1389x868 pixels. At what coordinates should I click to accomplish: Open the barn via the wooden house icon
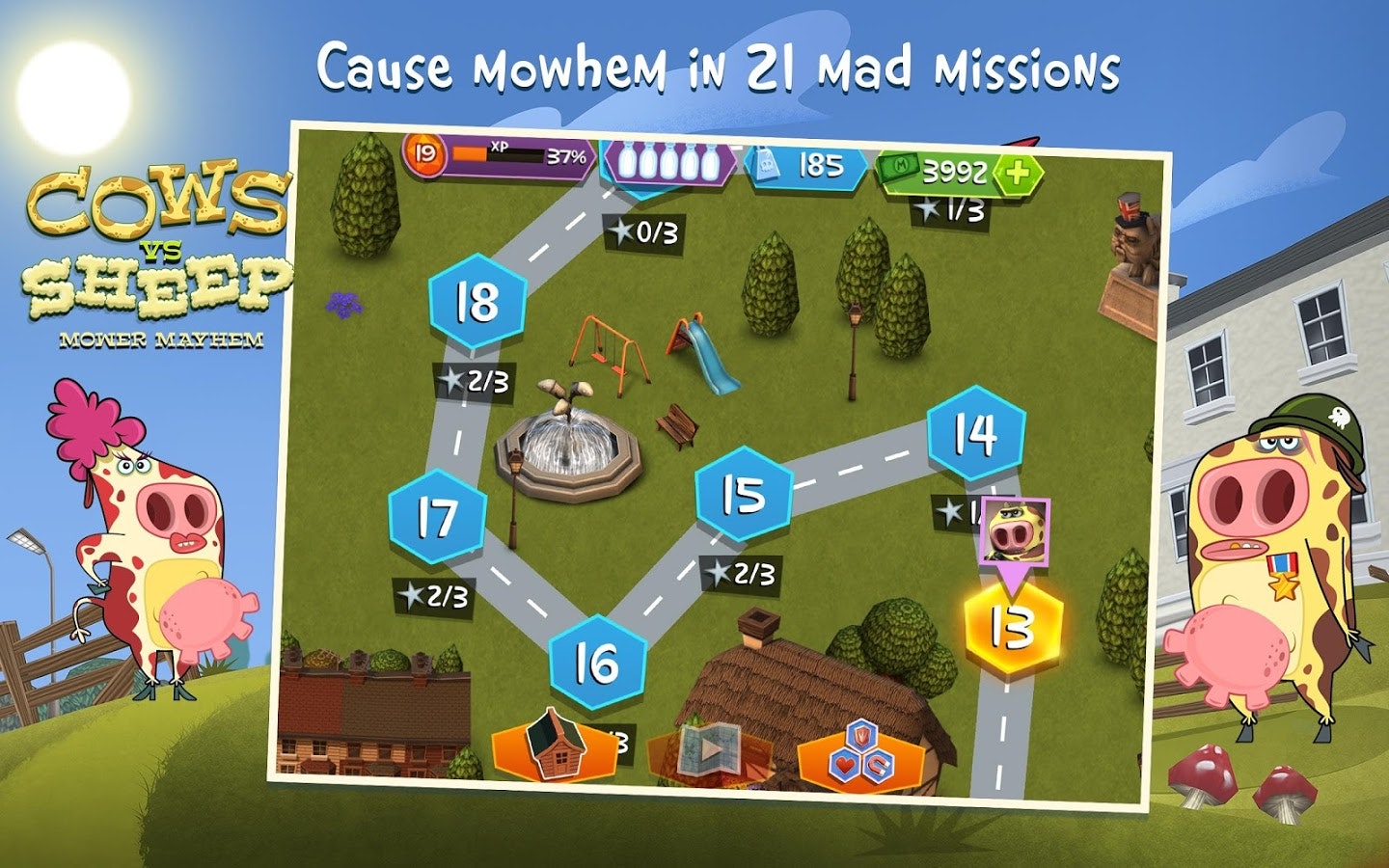556,747
